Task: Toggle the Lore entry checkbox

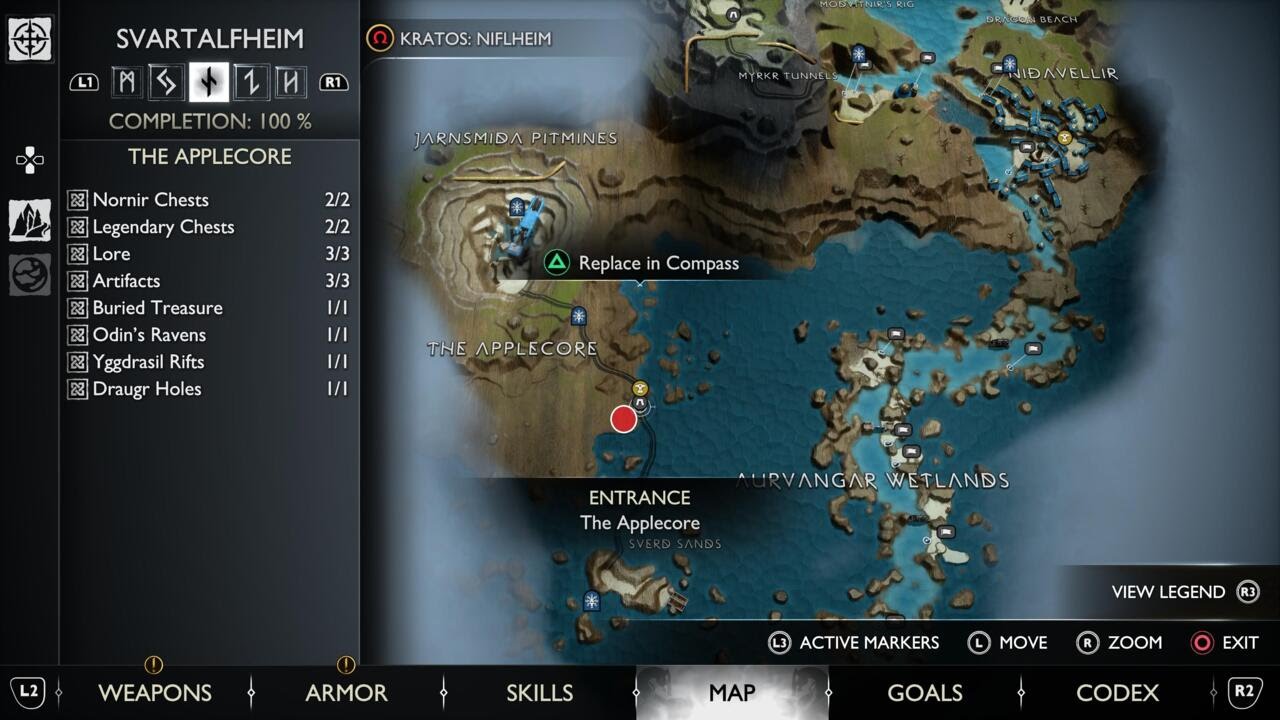Action: click(x=78, y=254)
